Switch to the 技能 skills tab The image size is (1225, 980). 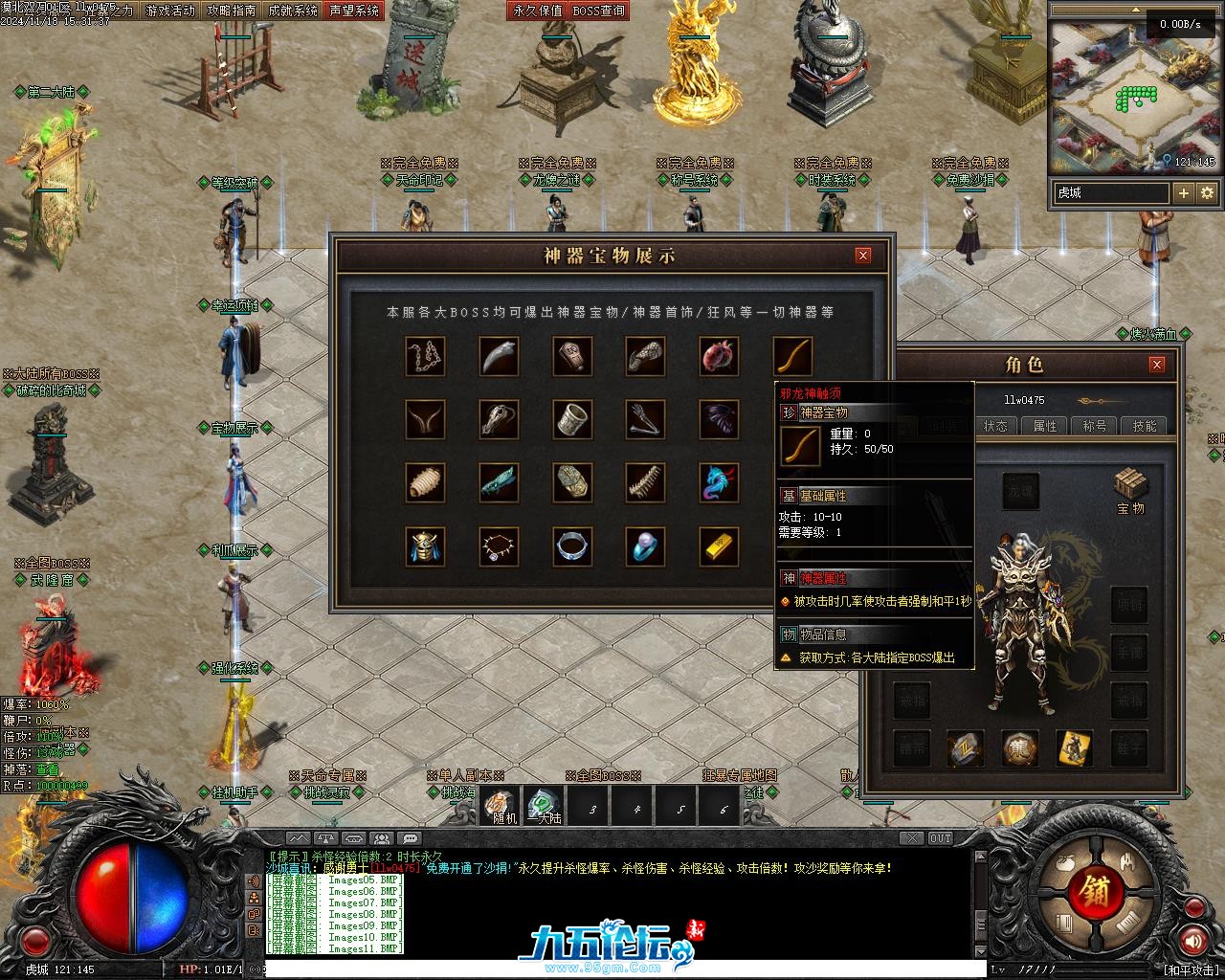1145,426
